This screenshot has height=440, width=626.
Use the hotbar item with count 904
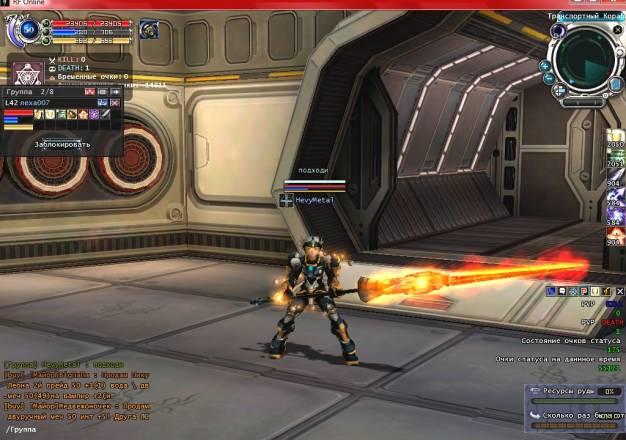tap(614, 184)
